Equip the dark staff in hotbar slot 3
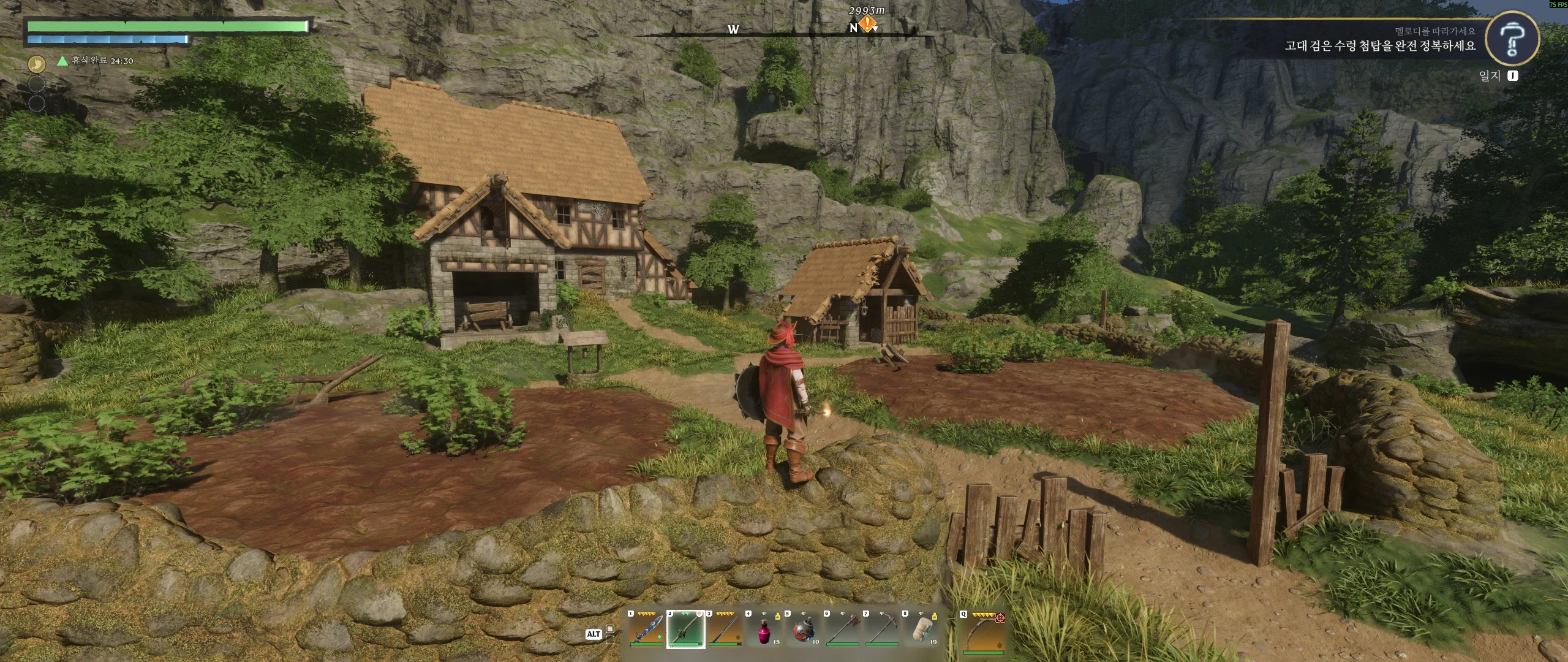Viewport: 1568px width, 662px height. click(725, 629)
